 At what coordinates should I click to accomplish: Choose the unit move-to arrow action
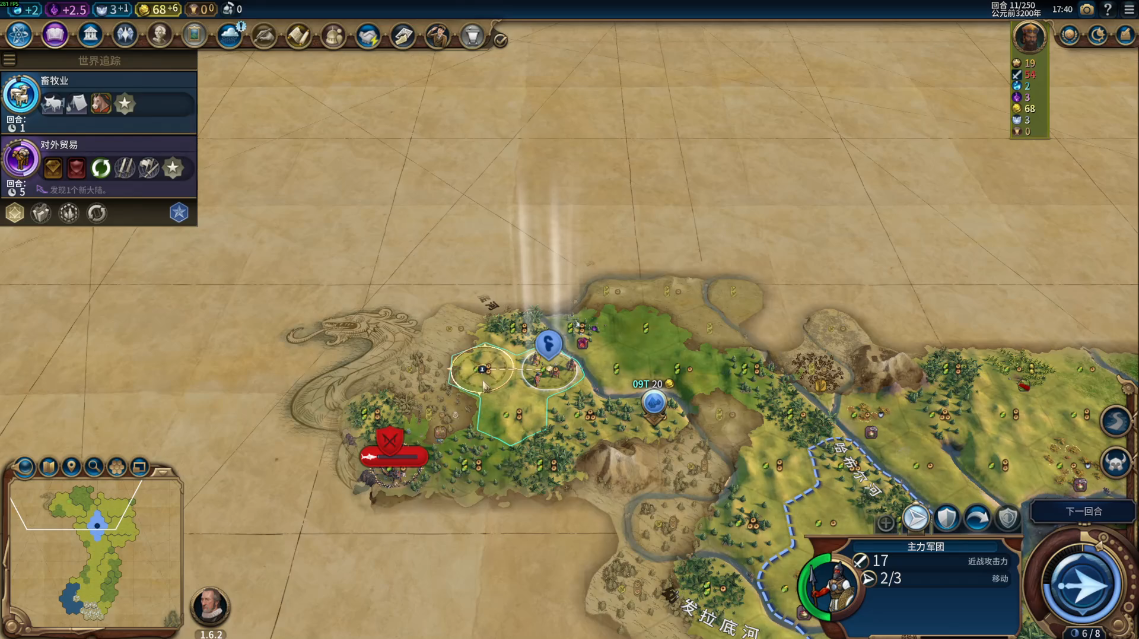point(915,518)
